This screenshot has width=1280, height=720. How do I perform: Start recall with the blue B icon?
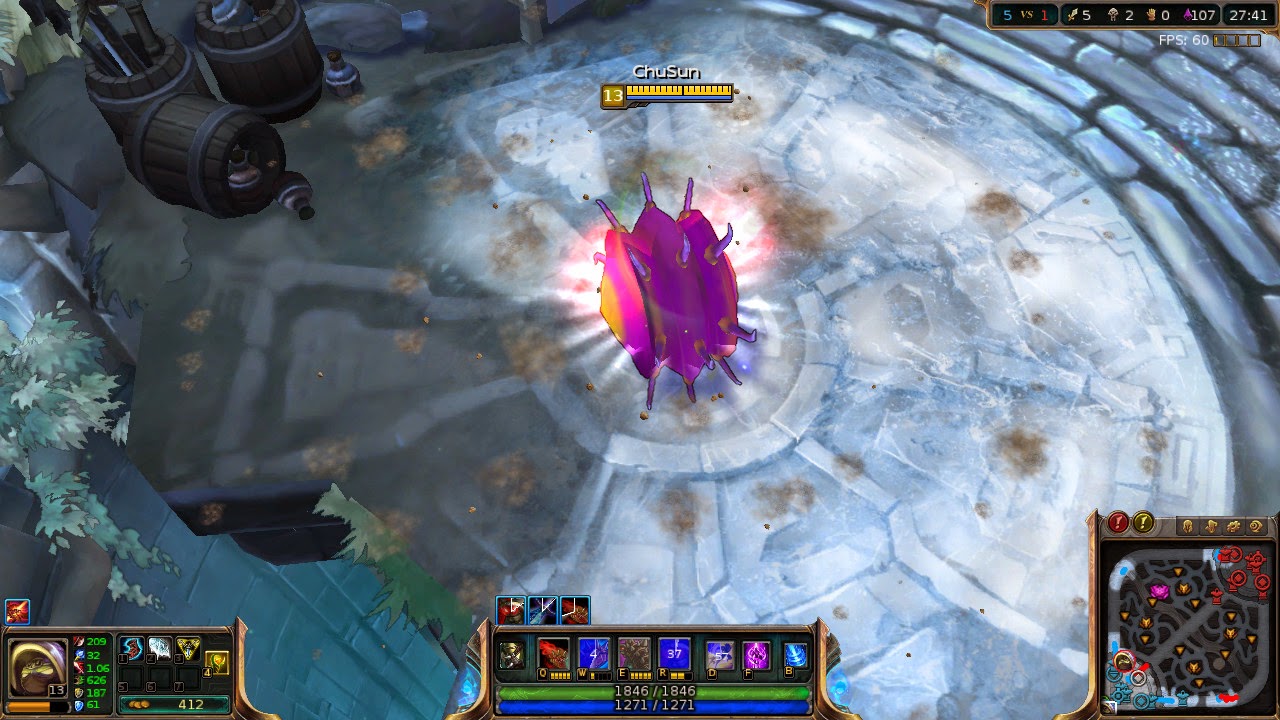tap(796, 653)
